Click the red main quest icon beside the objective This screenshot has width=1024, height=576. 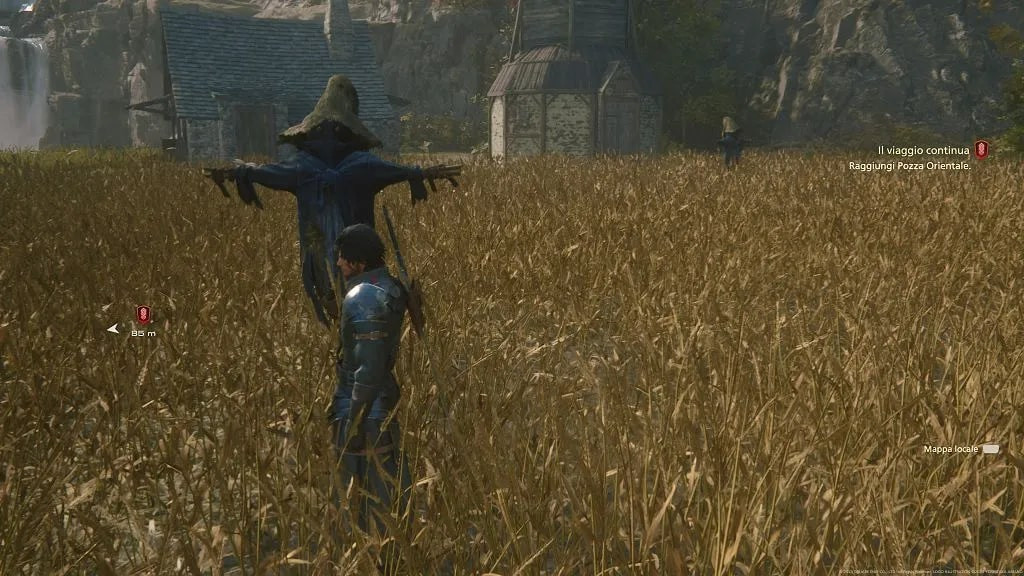981,149
